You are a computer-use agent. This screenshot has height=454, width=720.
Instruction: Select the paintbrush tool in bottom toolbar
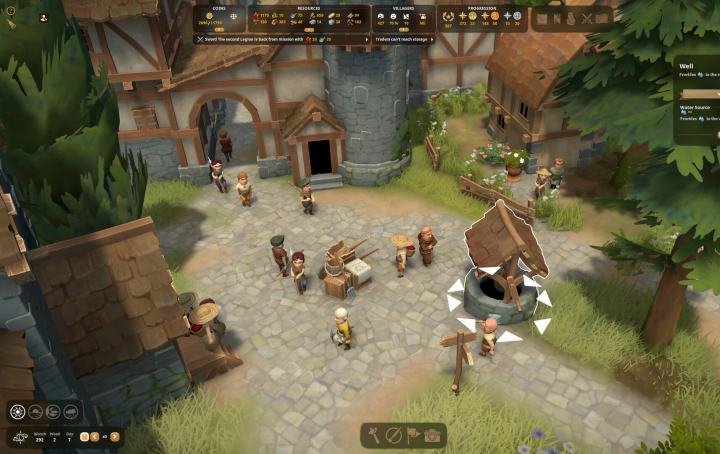394,435
